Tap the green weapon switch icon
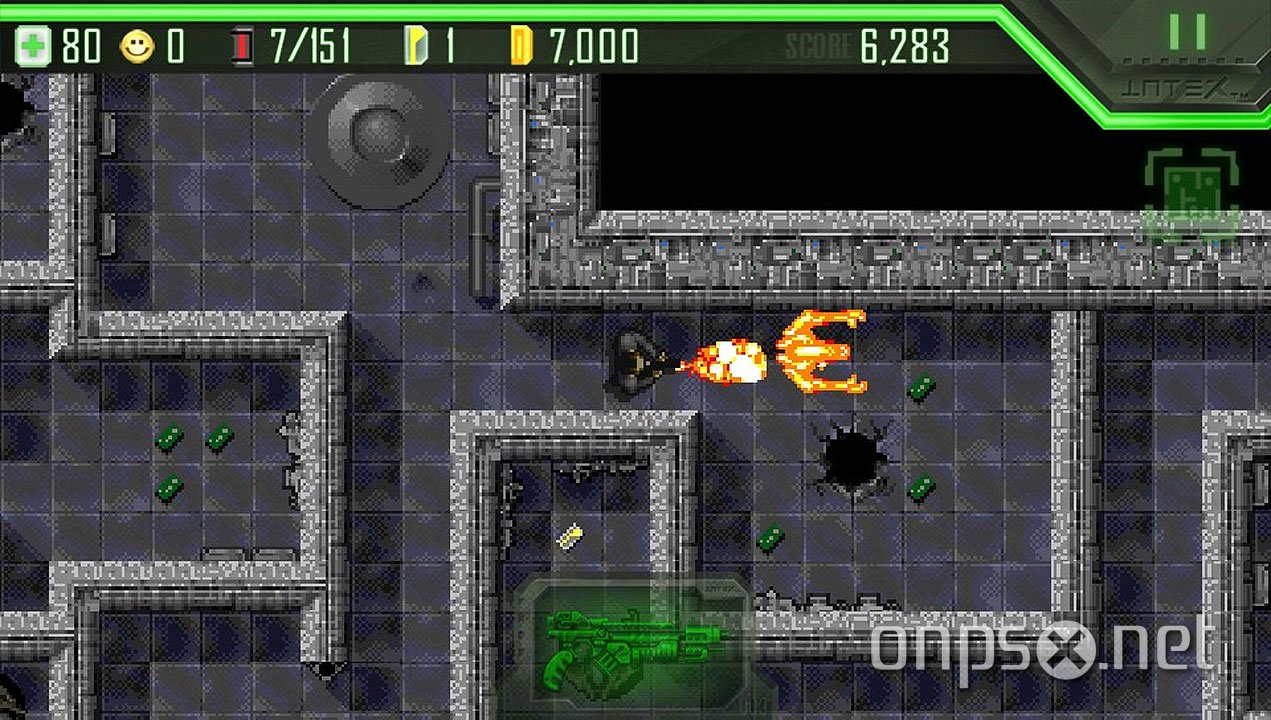Screen dimensions: 1271x720 tap(630, 642)
